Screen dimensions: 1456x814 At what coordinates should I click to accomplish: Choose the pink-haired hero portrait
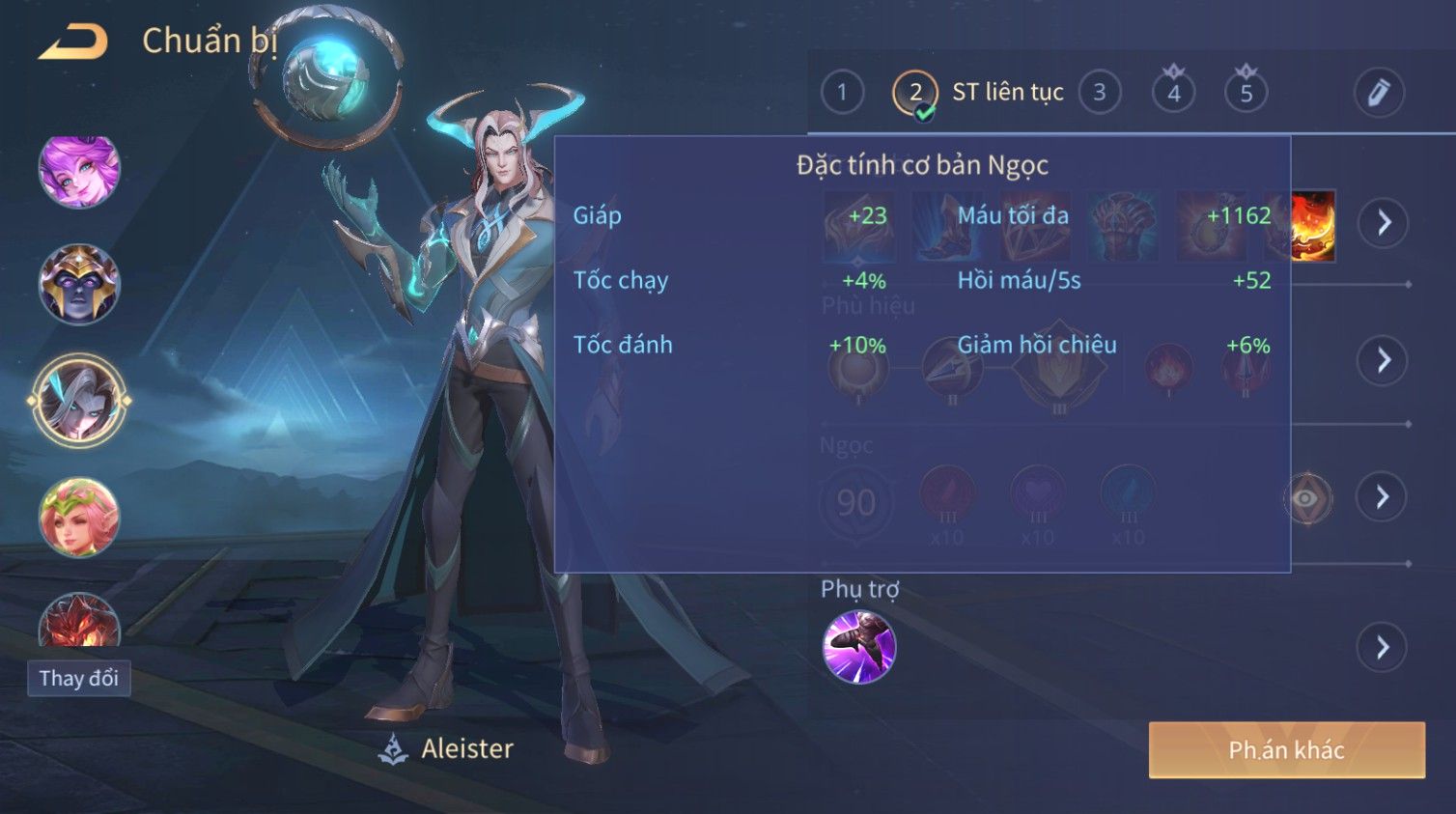click(x=79, y=171)
